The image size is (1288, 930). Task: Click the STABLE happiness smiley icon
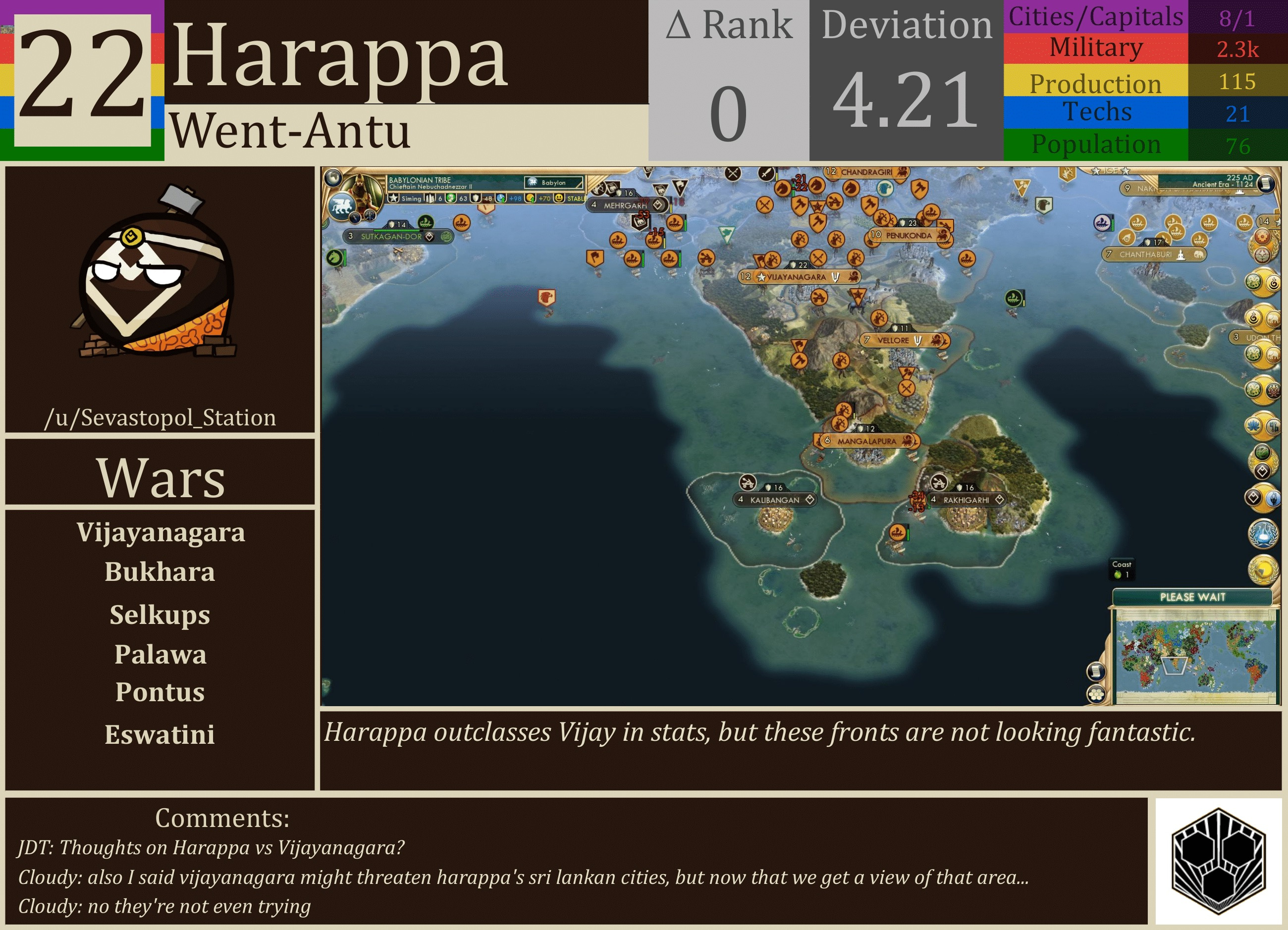[559, 199]
